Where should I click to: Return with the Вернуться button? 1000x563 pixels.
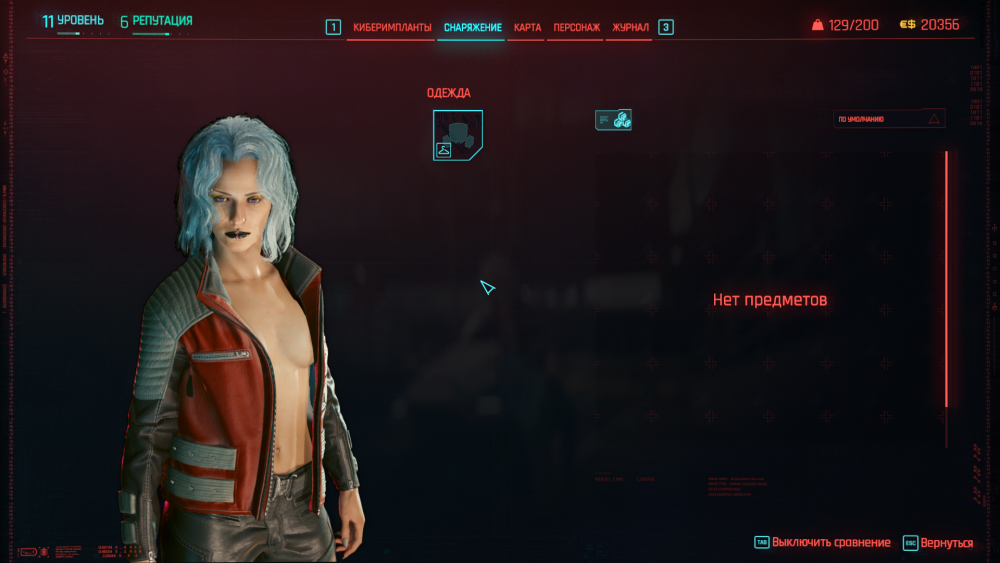point(945,542)
